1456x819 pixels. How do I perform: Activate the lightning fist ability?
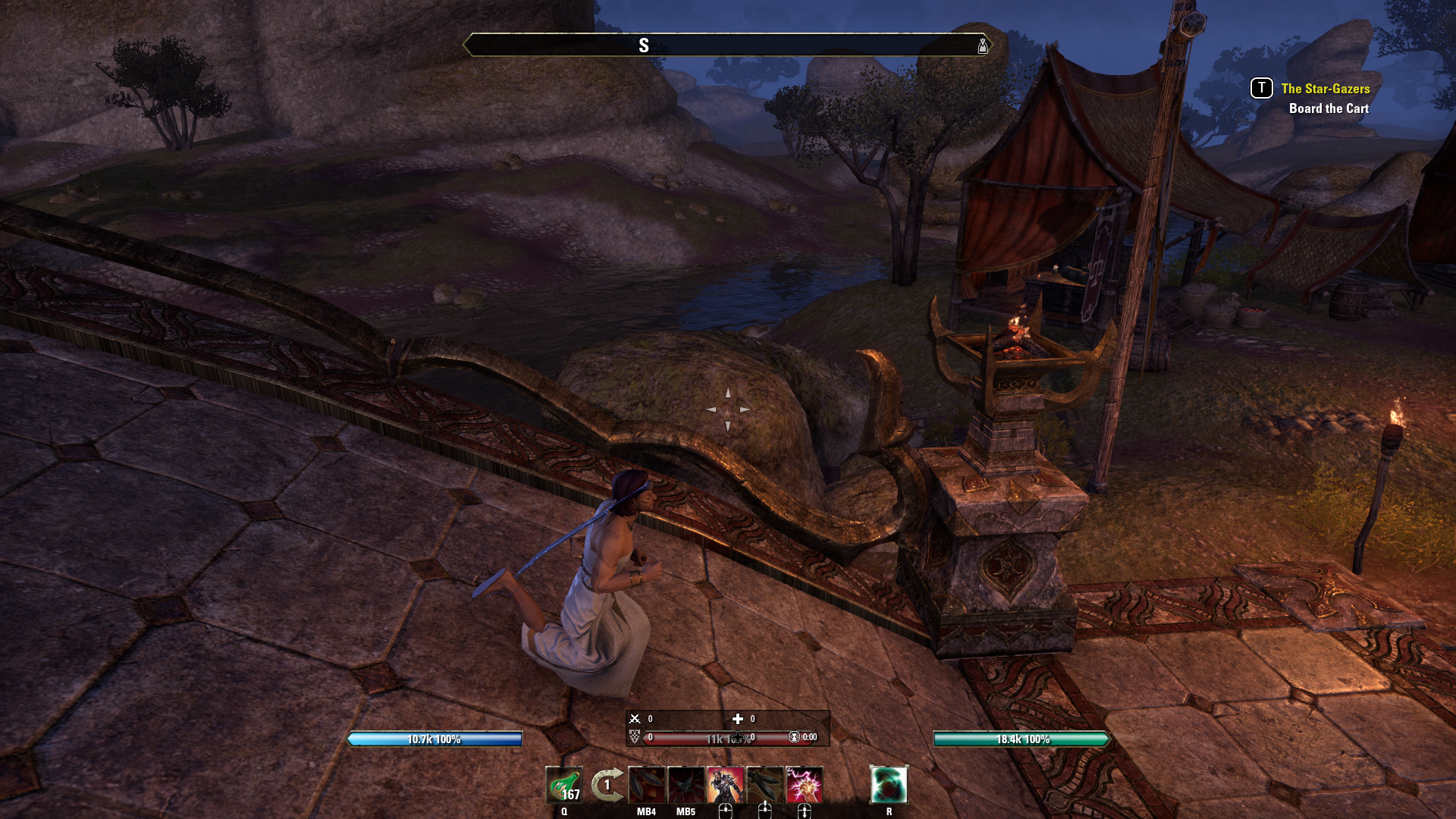(x=805, y=785)
